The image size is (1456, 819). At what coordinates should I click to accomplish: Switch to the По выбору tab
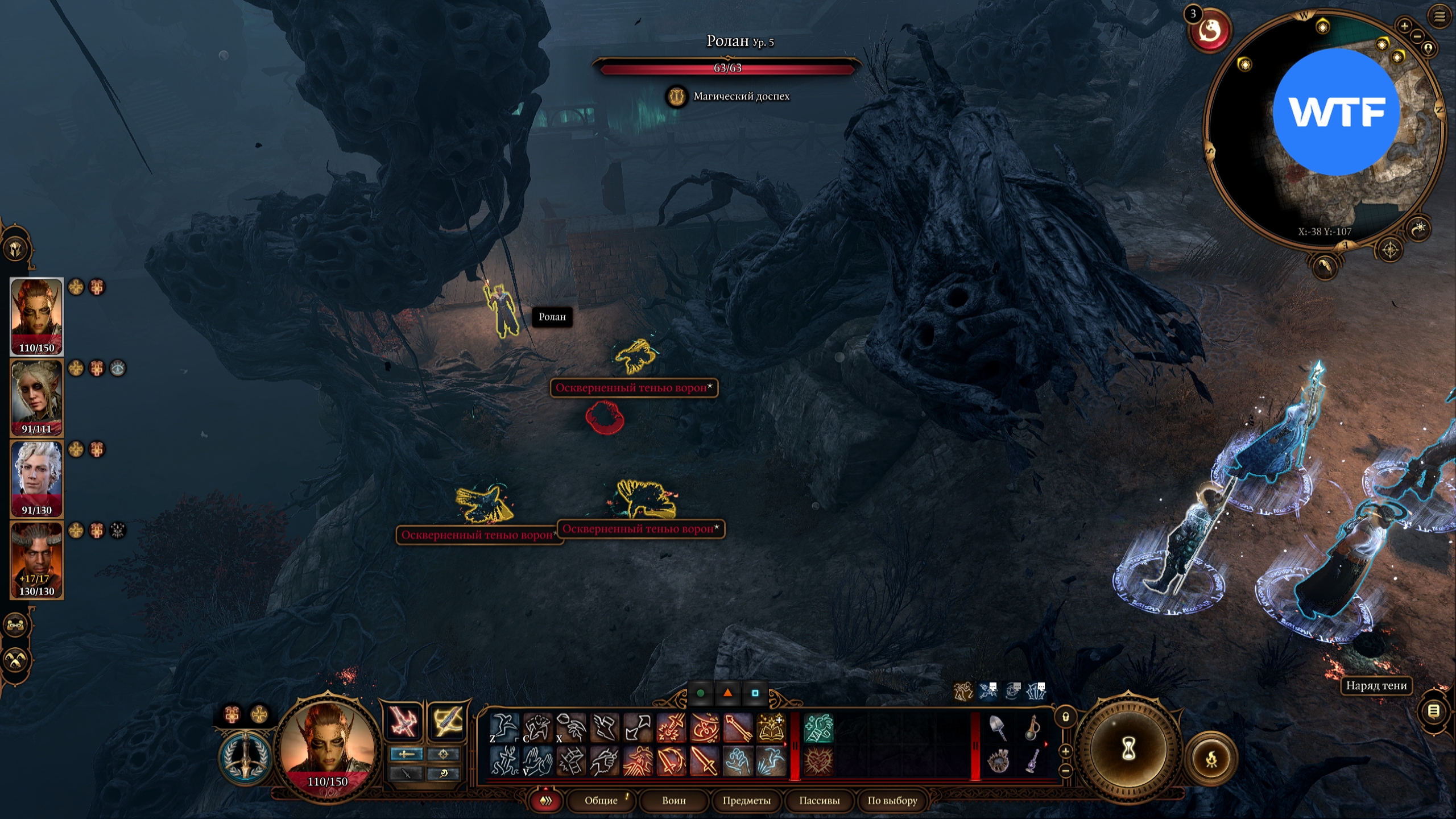click(x=892, y=800)
